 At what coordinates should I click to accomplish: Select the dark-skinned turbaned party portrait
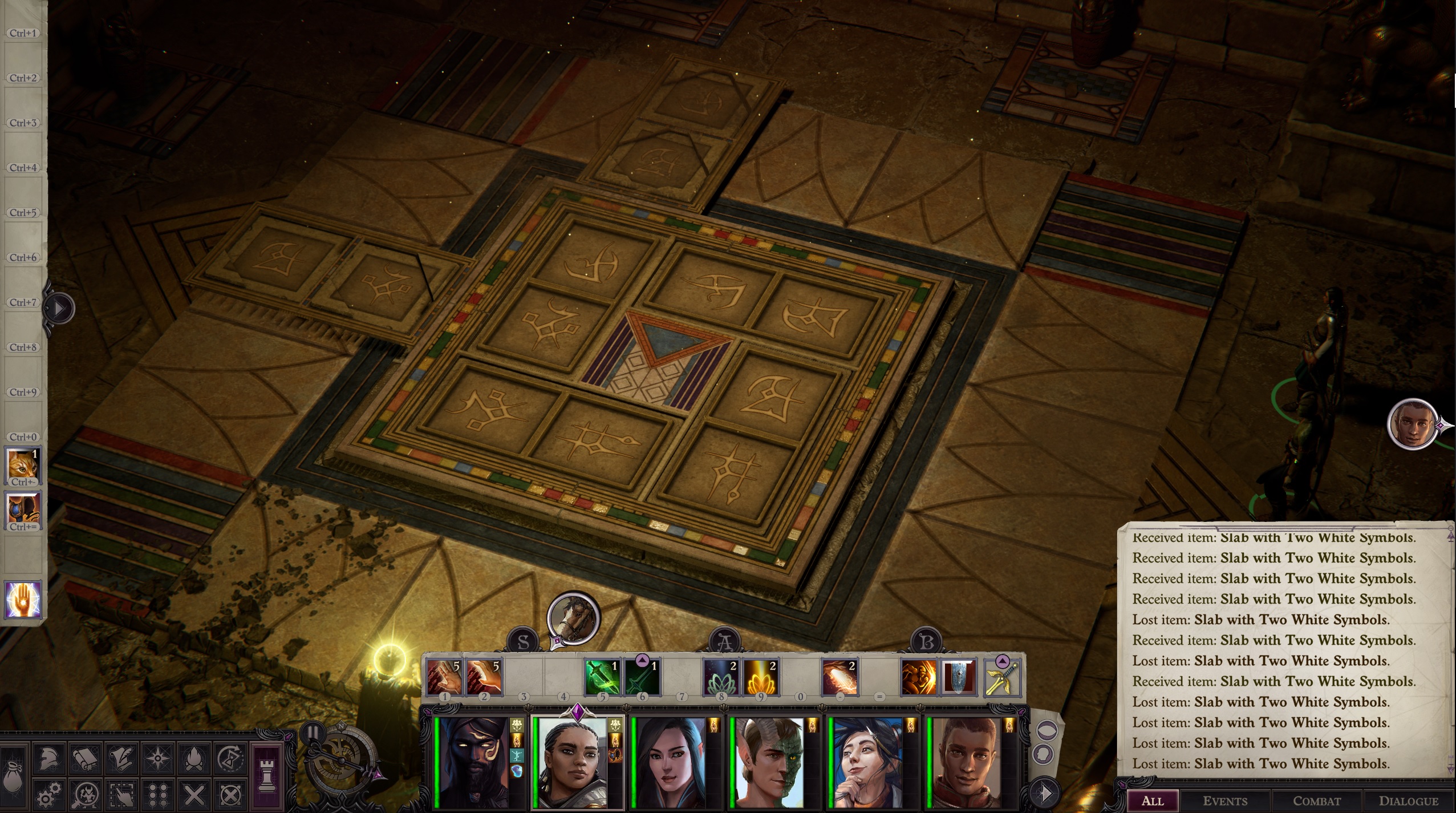tap(473, 763)
